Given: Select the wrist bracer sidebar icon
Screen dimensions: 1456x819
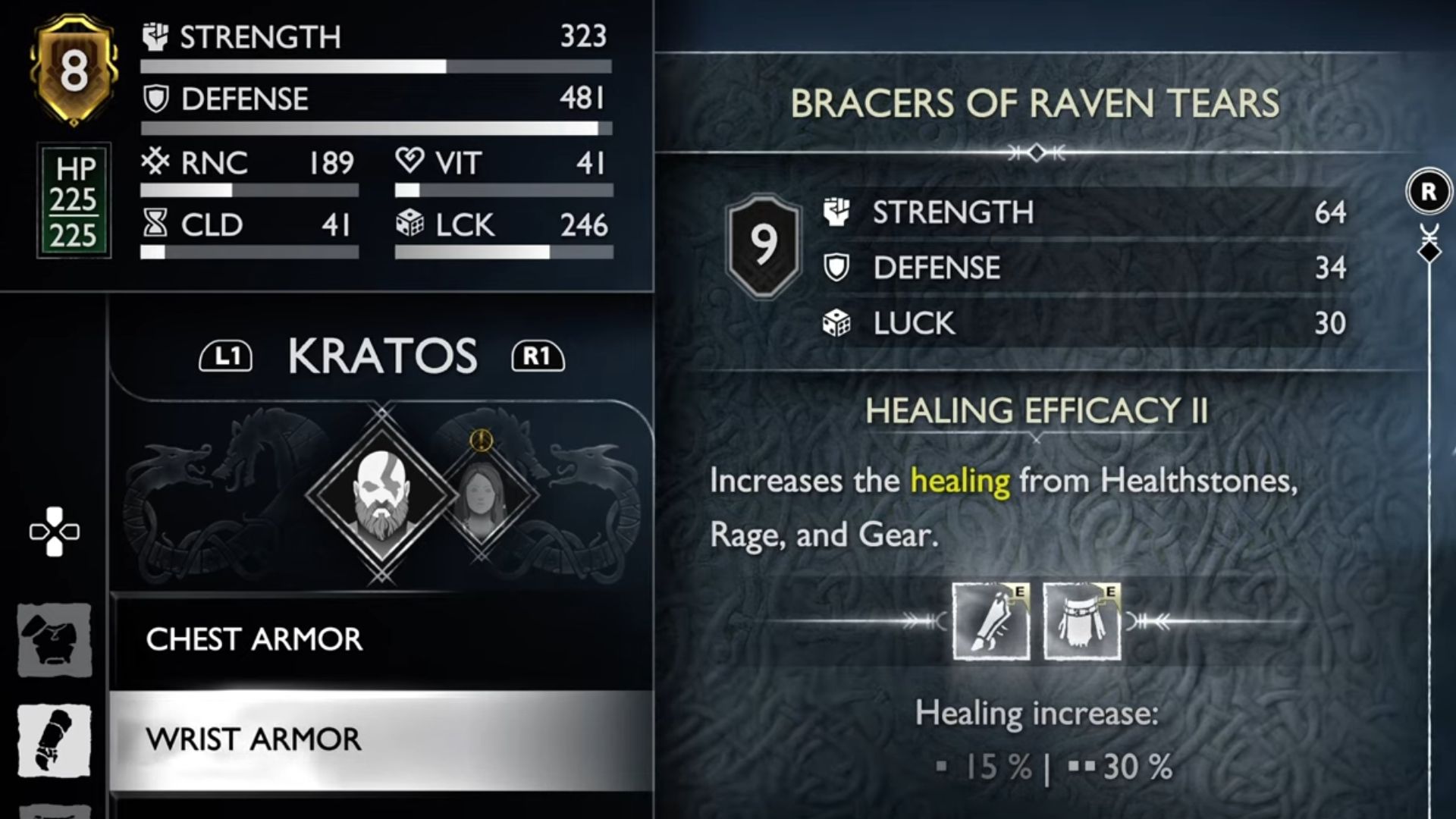Looking at the screenshot, I should pos(54,739).
